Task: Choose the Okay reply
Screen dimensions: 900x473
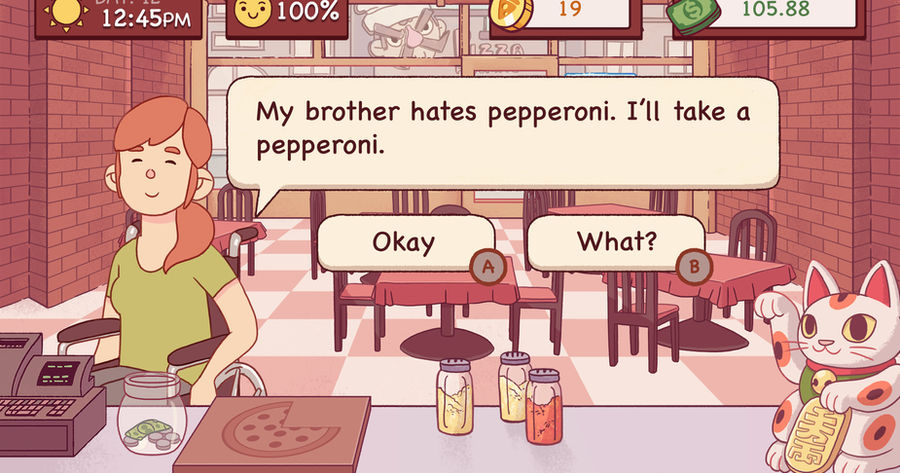Action: coord(404,242)
